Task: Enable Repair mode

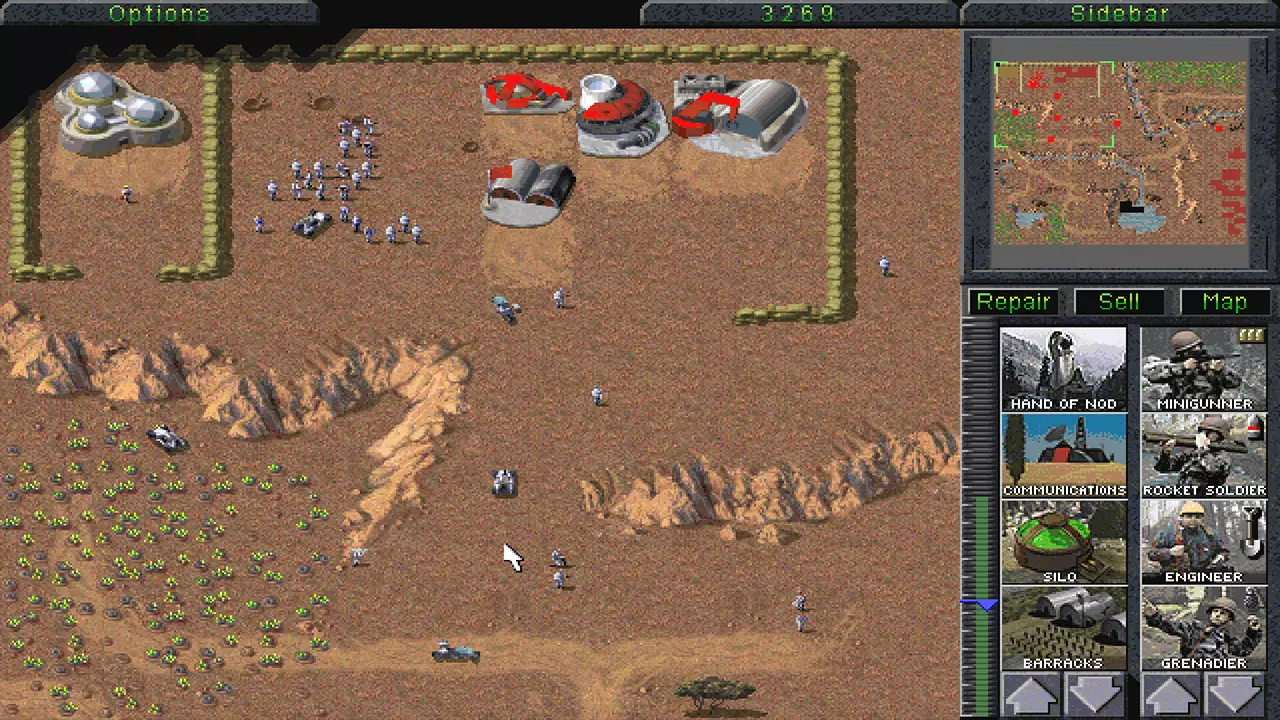Action: (1013, 301)
